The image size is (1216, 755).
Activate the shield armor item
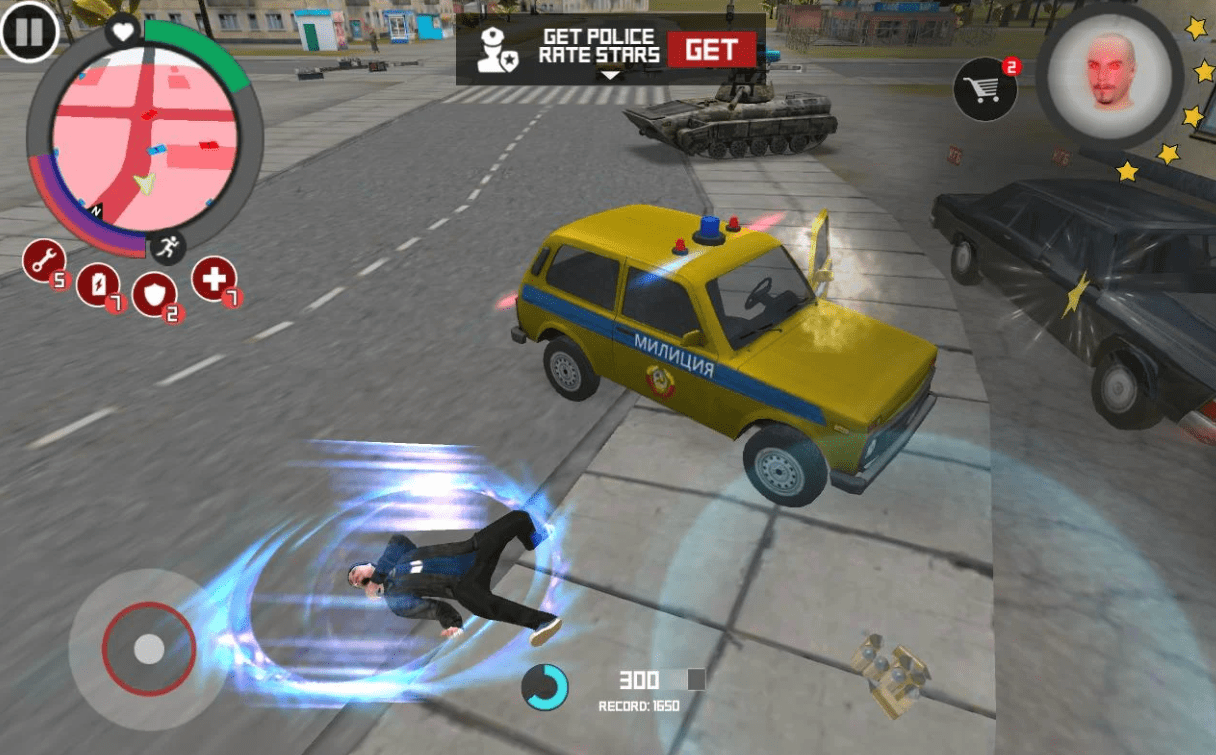point(154,294)
